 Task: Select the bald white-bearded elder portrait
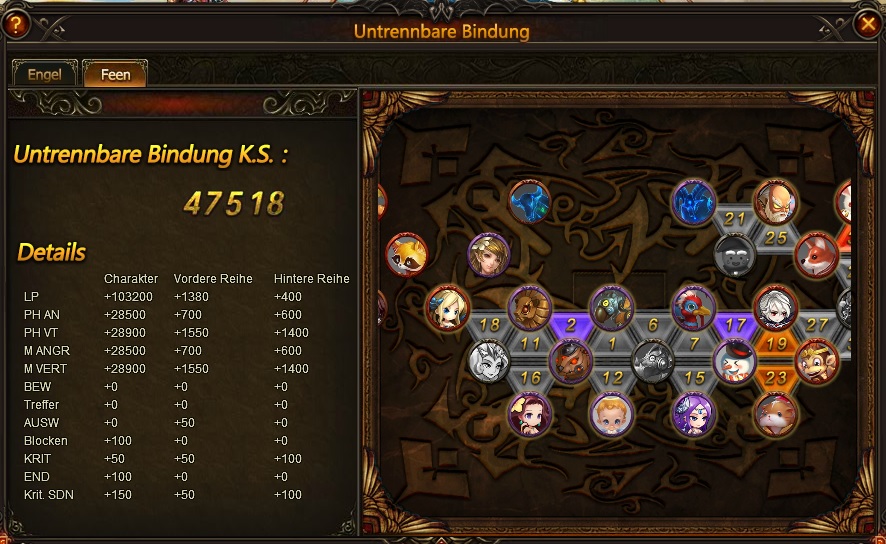(x=775, y=203)
